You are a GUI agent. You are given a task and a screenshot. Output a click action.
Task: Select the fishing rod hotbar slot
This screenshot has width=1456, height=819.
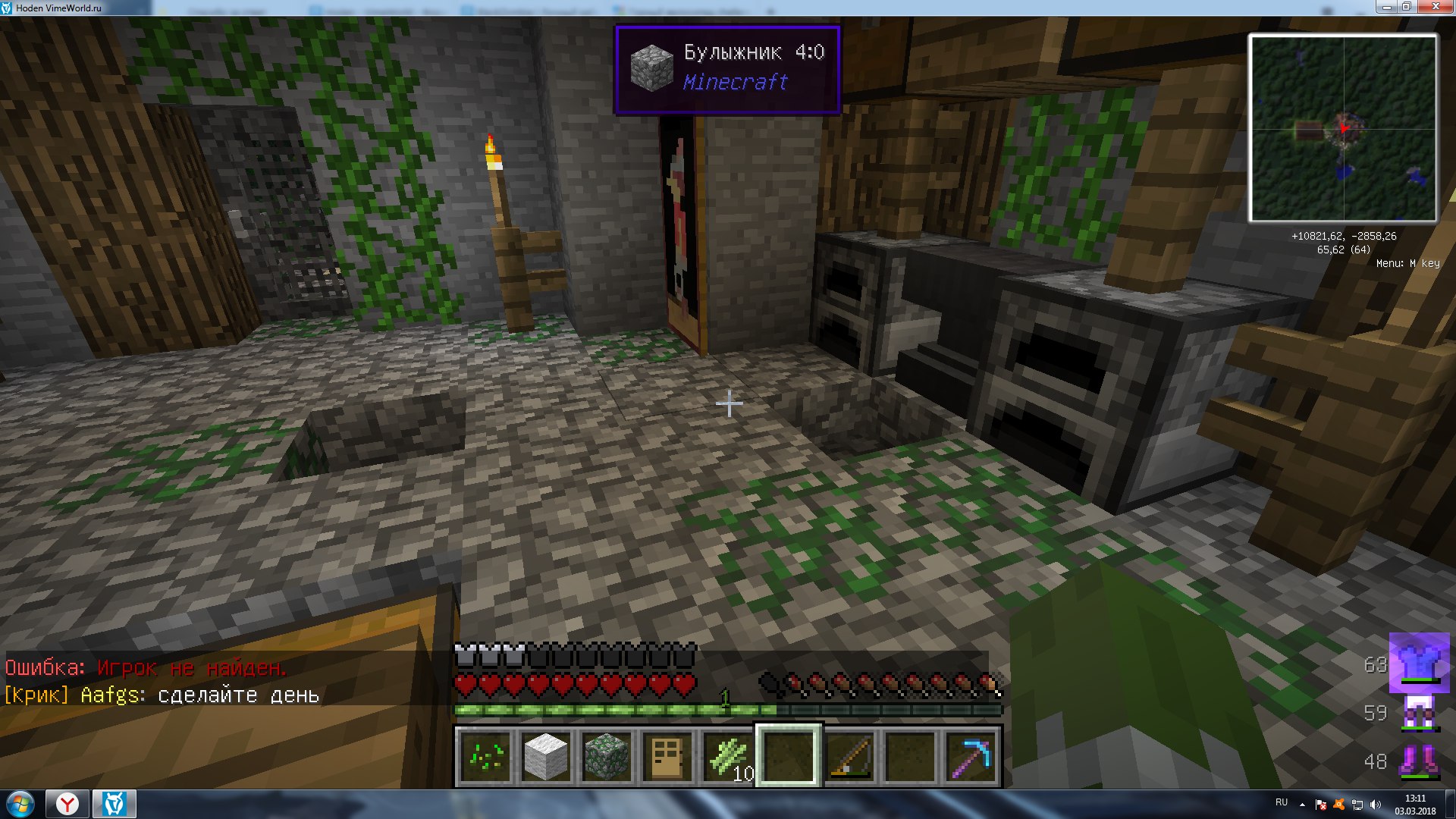pyautogui.click(x=849, y=756)
